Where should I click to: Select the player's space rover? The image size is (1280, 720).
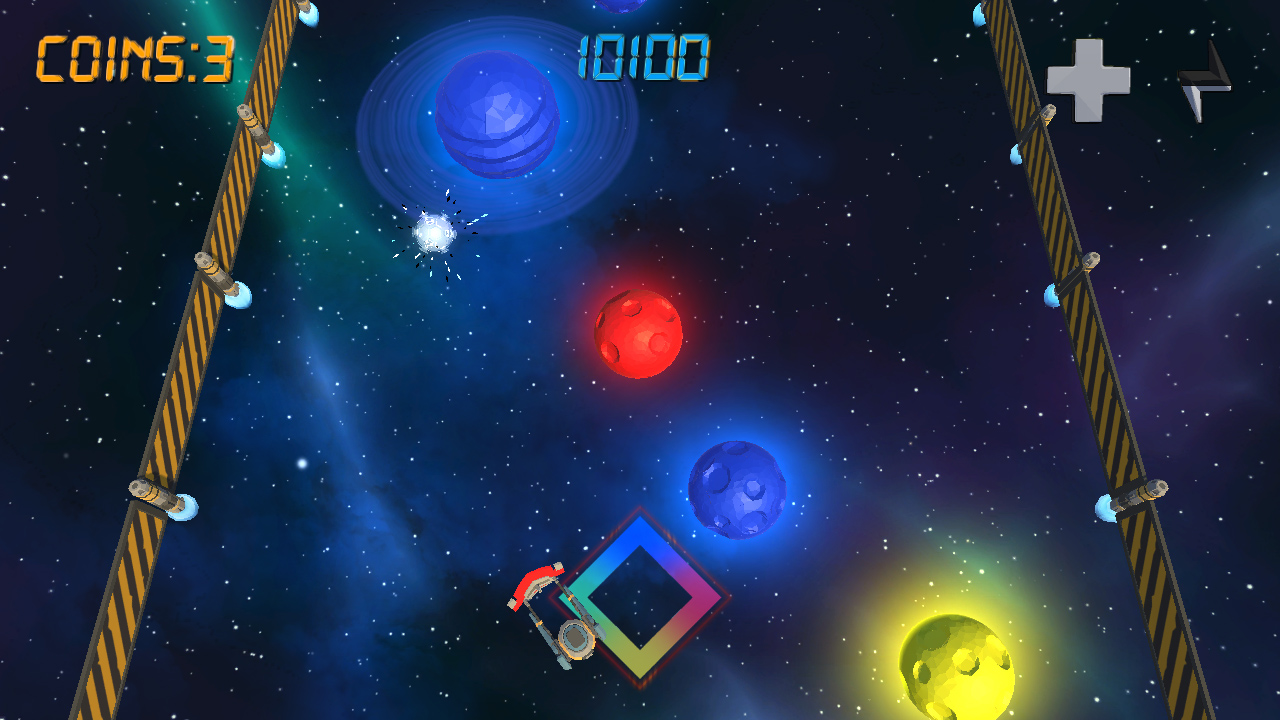point(558,615)
